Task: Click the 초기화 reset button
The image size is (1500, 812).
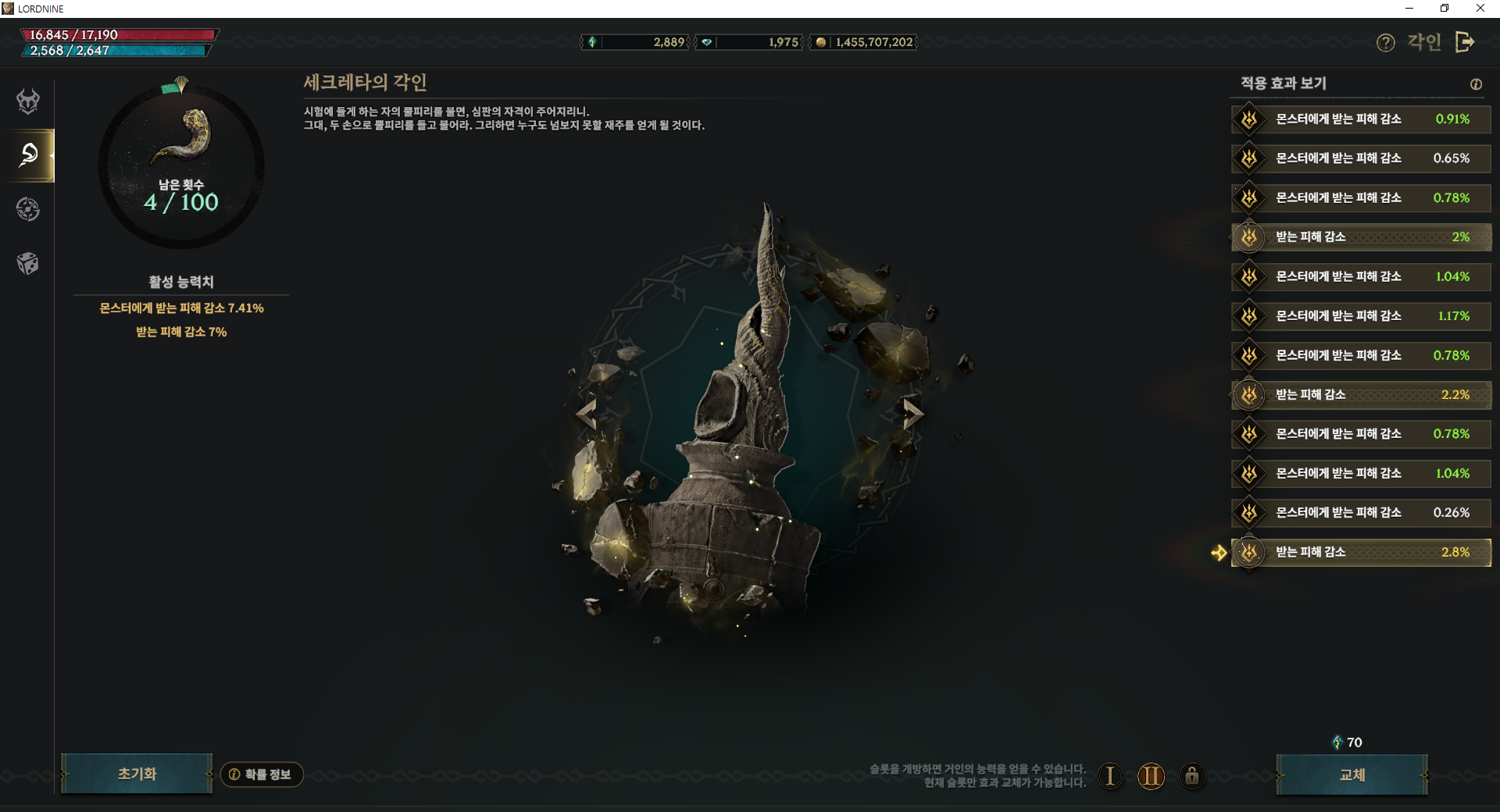Action: [137, 774]
